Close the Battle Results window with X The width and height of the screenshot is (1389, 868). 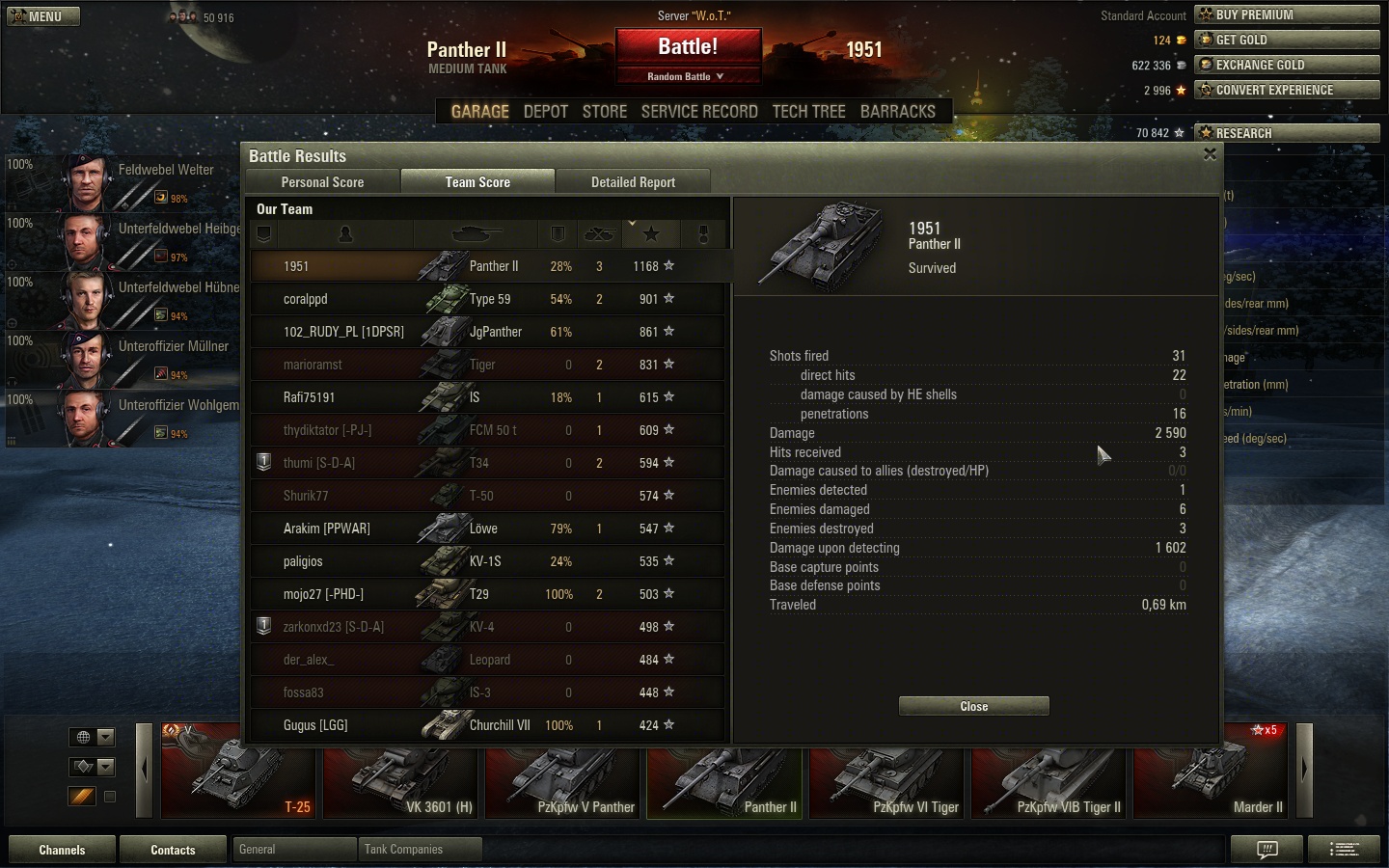click(1210, 154)
